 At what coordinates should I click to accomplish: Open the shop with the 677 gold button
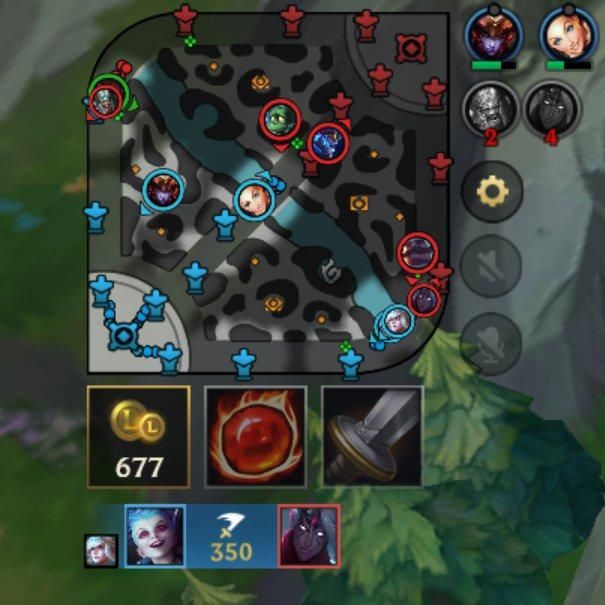(x=138, y=436)
